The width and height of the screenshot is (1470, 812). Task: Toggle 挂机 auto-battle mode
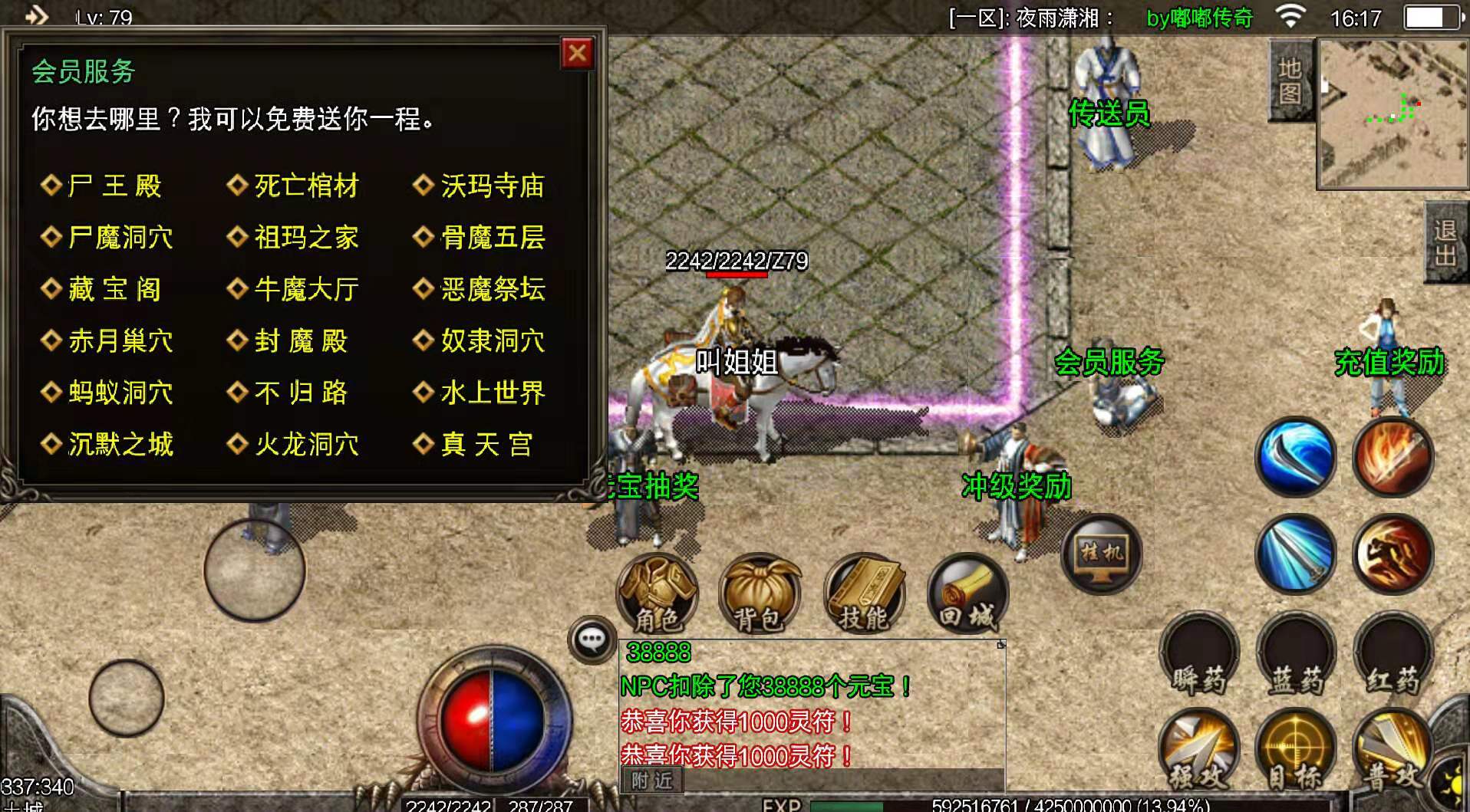(x=1102, y=553)
